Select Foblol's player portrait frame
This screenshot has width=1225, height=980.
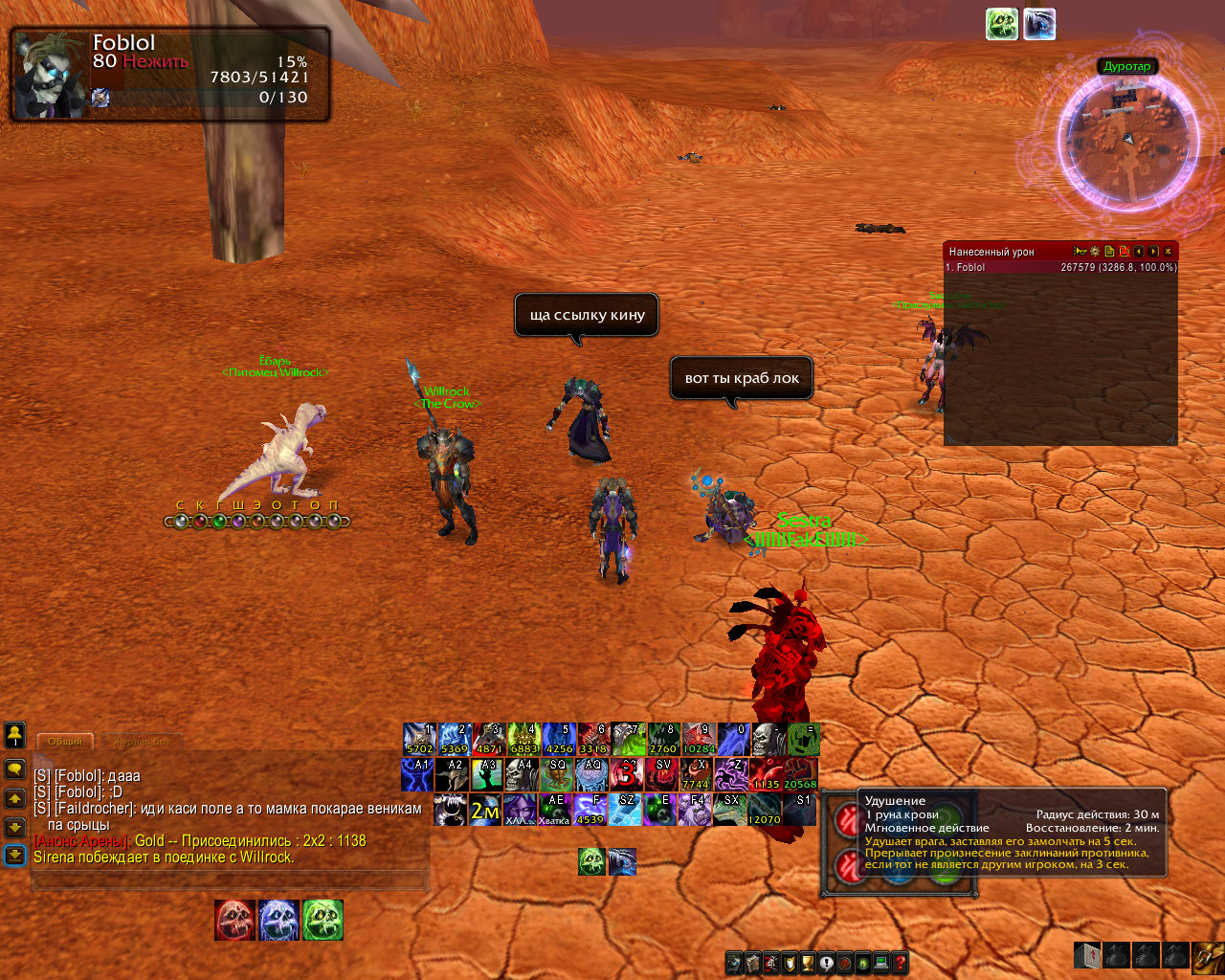[50, 76]
